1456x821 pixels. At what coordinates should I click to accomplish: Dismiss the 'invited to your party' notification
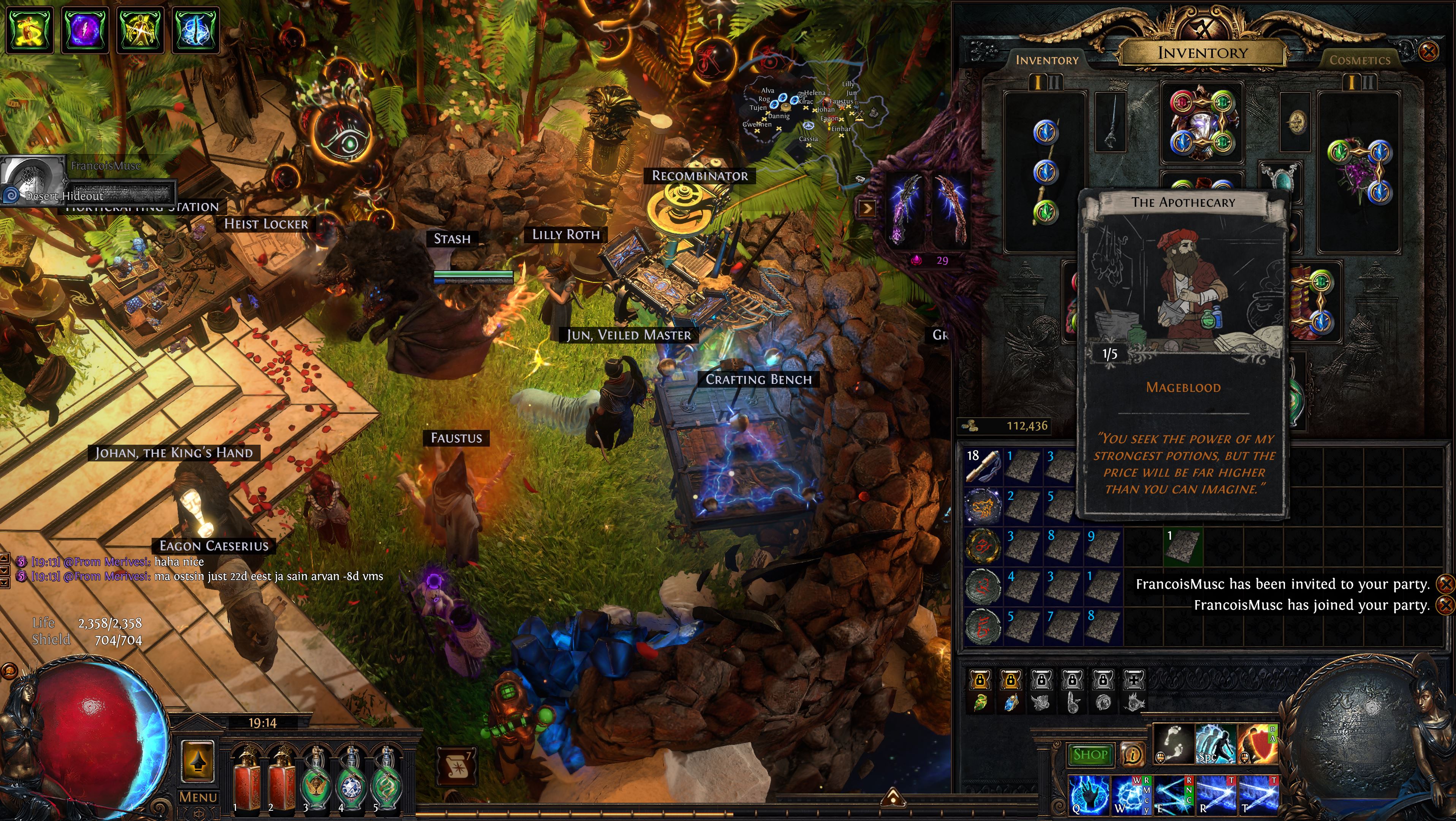tap(1445, 583)
